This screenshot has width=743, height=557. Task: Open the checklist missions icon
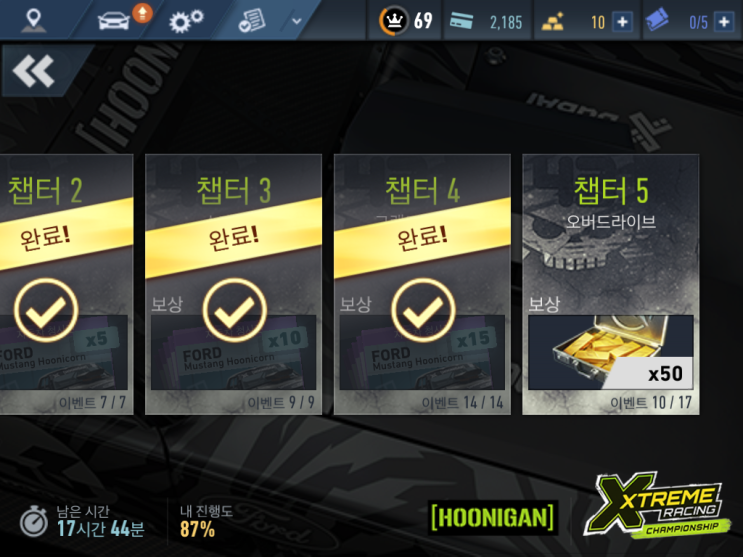pyautogui.click(x=253, y=20)
